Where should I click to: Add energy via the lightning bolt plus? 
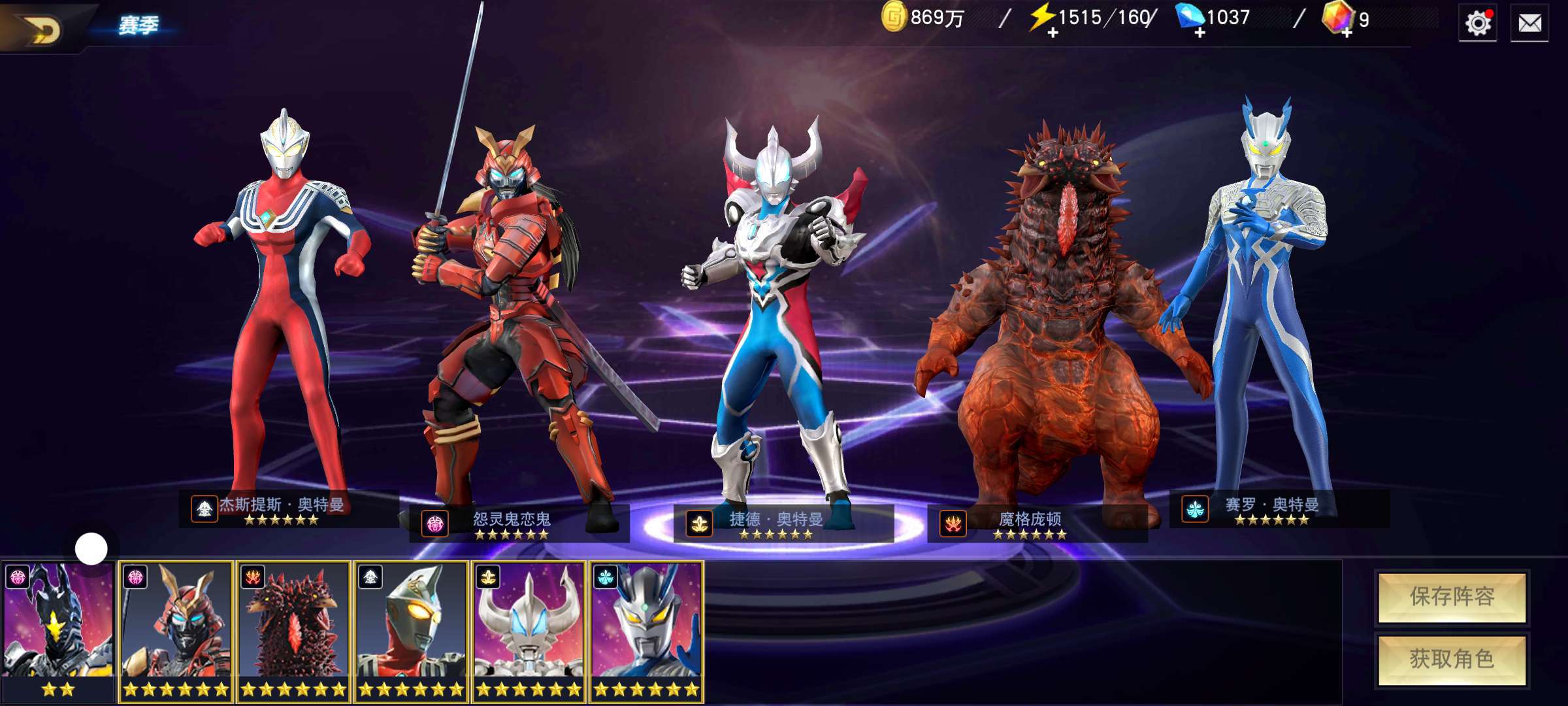coord(1052,33)
